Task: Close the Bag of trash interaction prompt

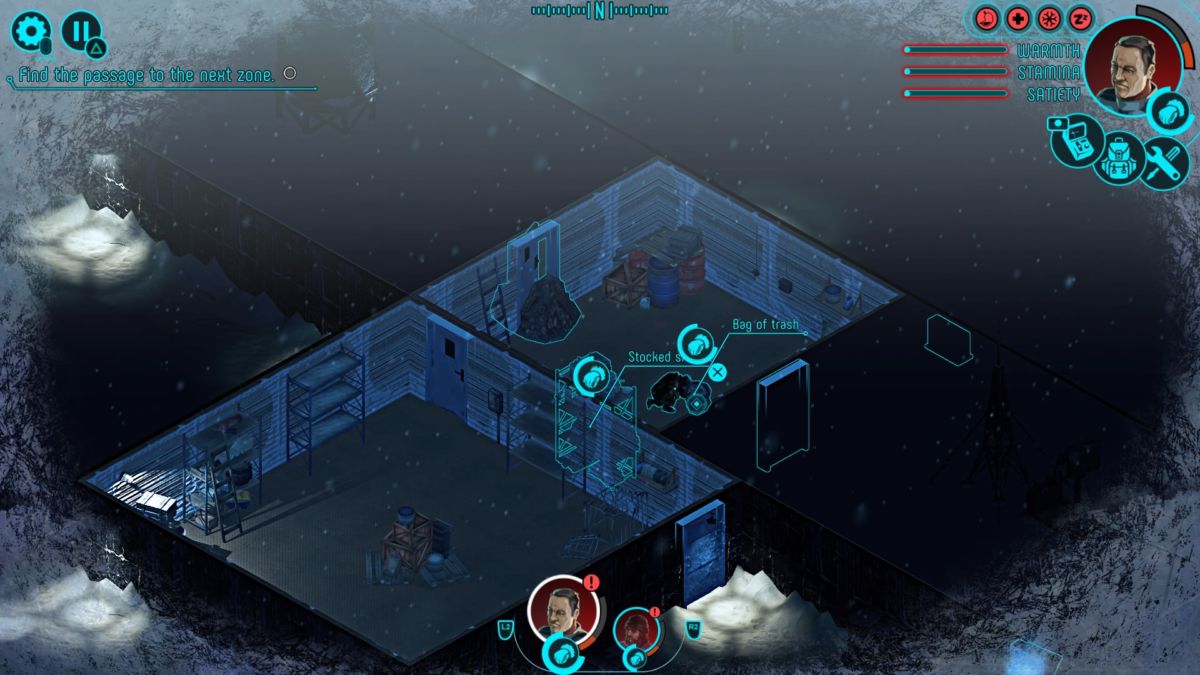Action: pyautogui.click(x=717, y=373)
